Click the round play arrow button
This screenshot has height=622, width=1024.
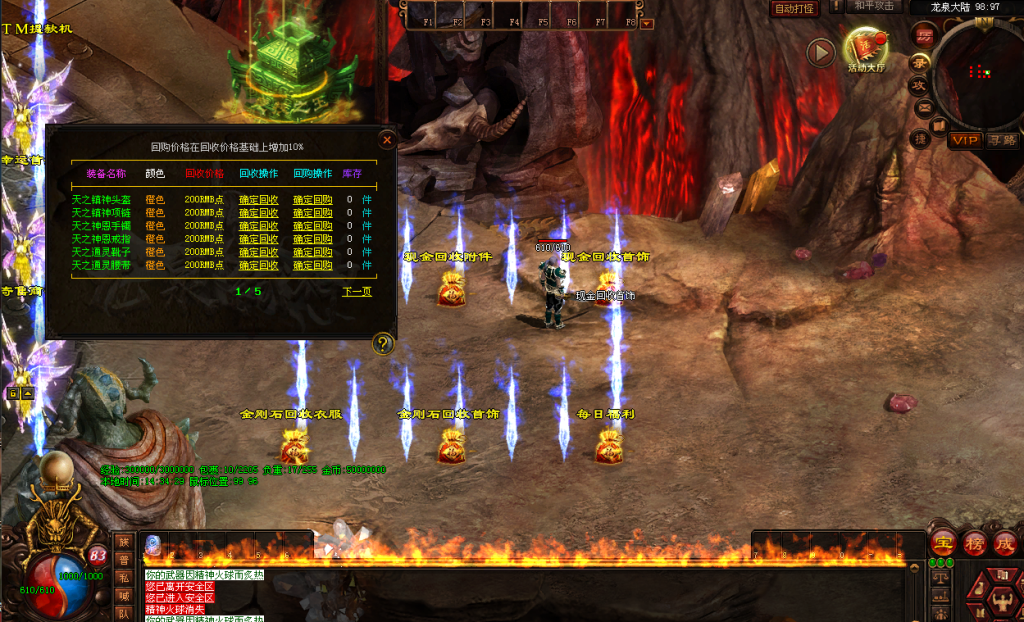click(821, 52)
